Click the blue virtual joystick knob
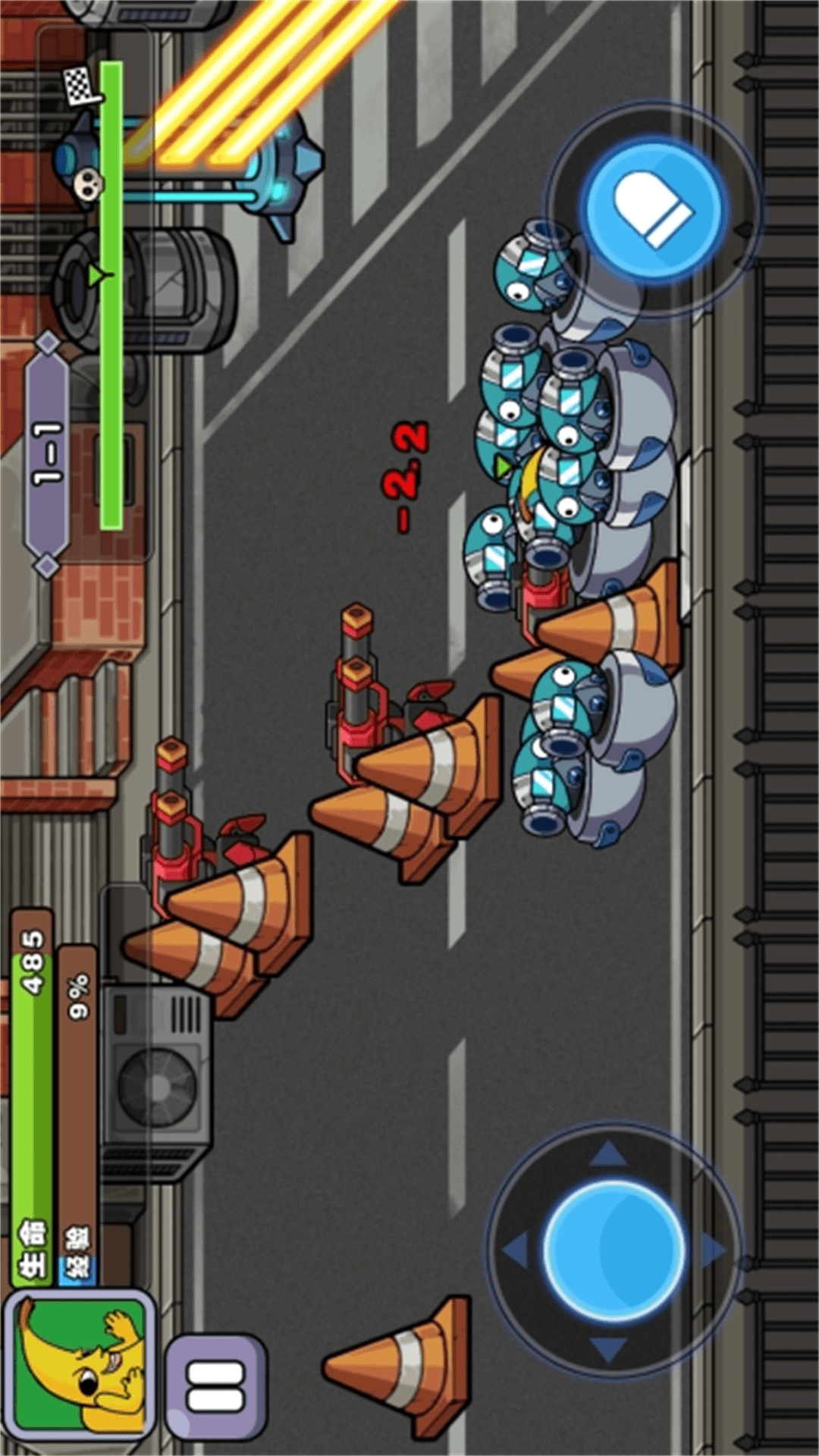The image size is (819, 1456). click(615, 1249)
